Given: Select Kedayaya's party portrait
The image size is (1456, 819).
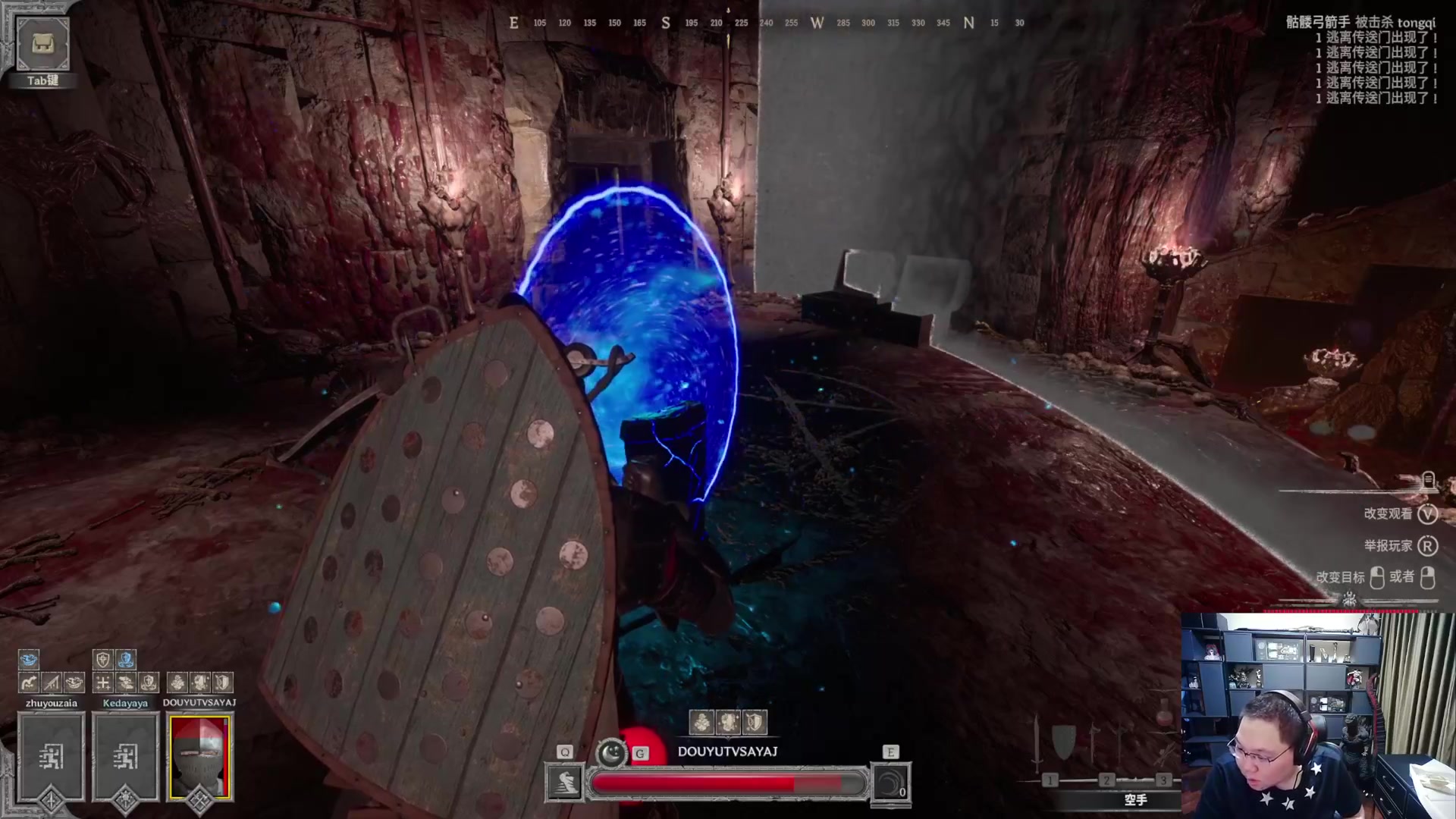Looking at the screenshot, I should point(125,757).
